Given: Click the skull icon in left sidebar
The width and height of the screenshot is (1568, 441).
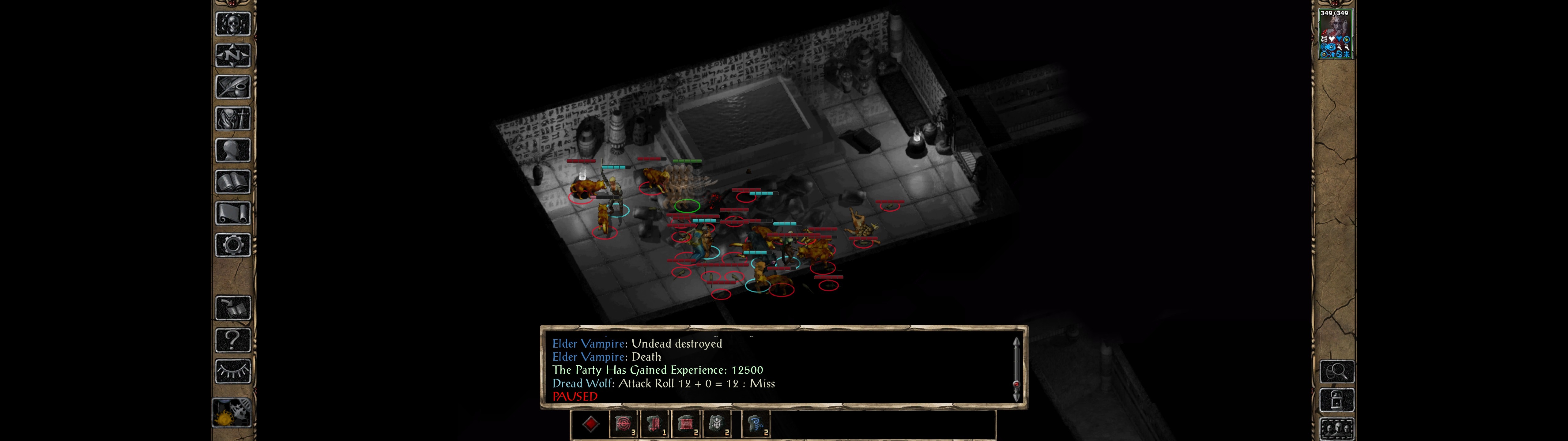Looking at the screenshot, I should pos(233,24).
